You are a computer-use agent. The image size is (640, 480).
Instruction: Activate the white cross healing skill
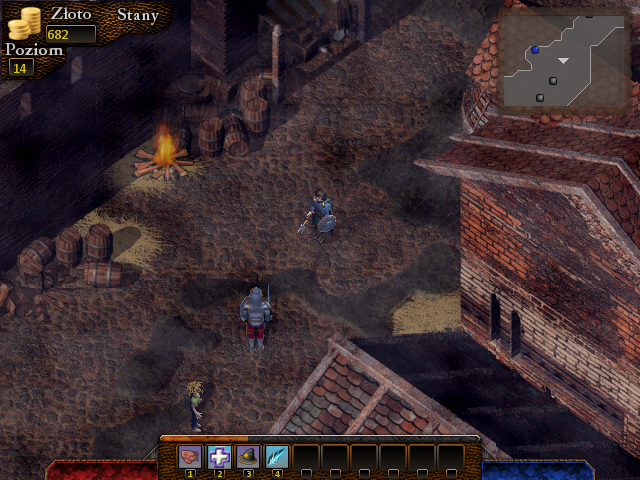click(219, 458)
